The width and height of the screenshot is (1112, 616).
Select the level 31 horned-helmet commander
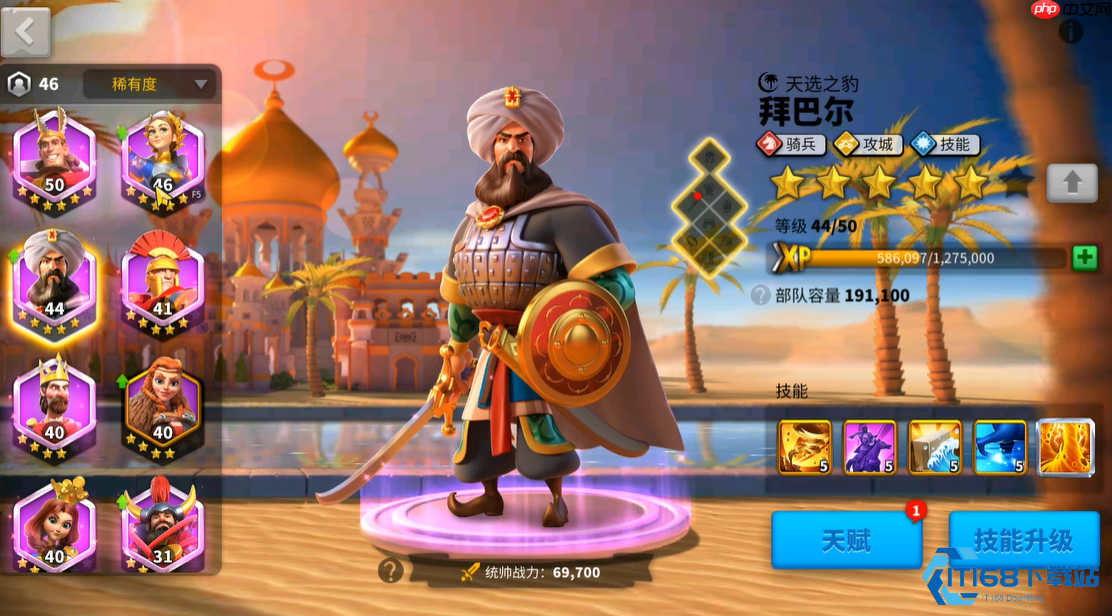coord(162,528)
